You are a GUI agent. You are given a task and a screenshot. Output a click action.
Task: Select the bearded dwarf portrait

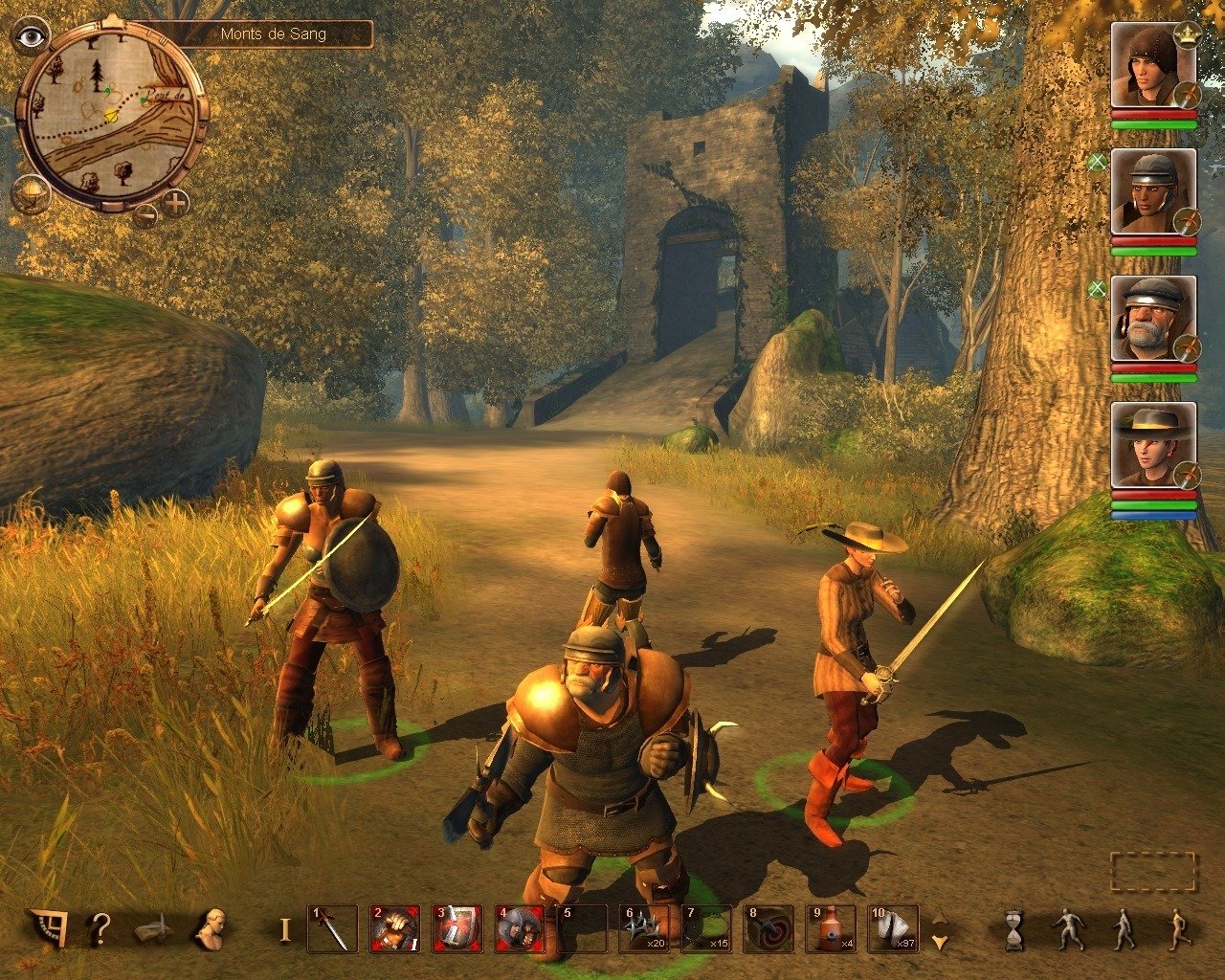point(1152,319)
